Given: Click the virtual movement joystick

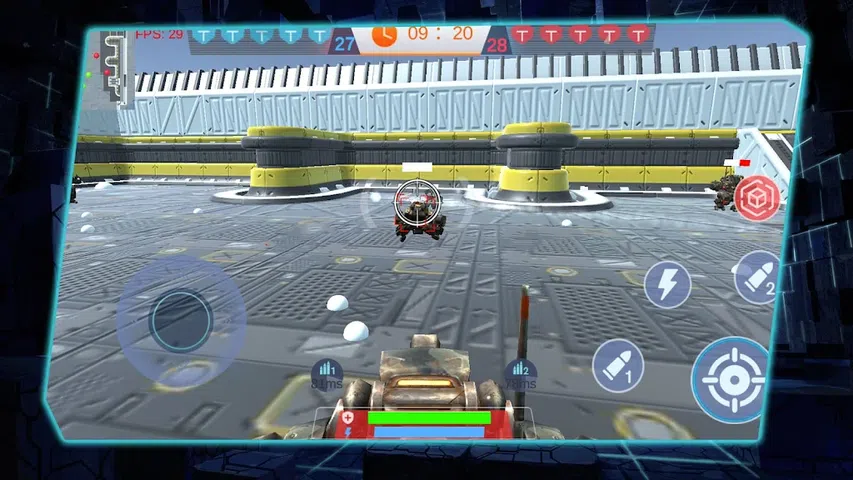Looking at the screenshot, I should (181, 320).
